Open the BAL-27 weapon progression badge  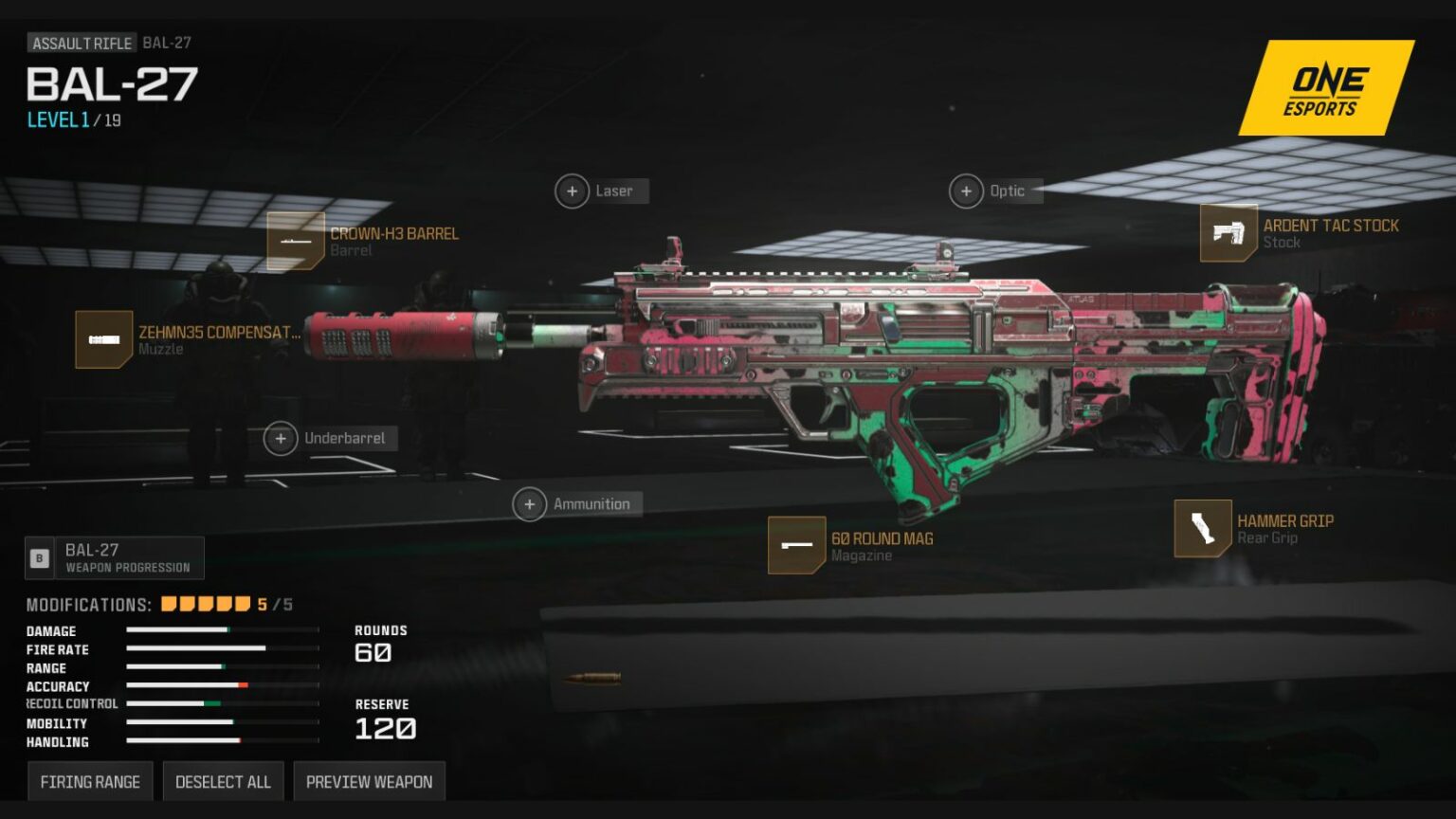[114, 557]
